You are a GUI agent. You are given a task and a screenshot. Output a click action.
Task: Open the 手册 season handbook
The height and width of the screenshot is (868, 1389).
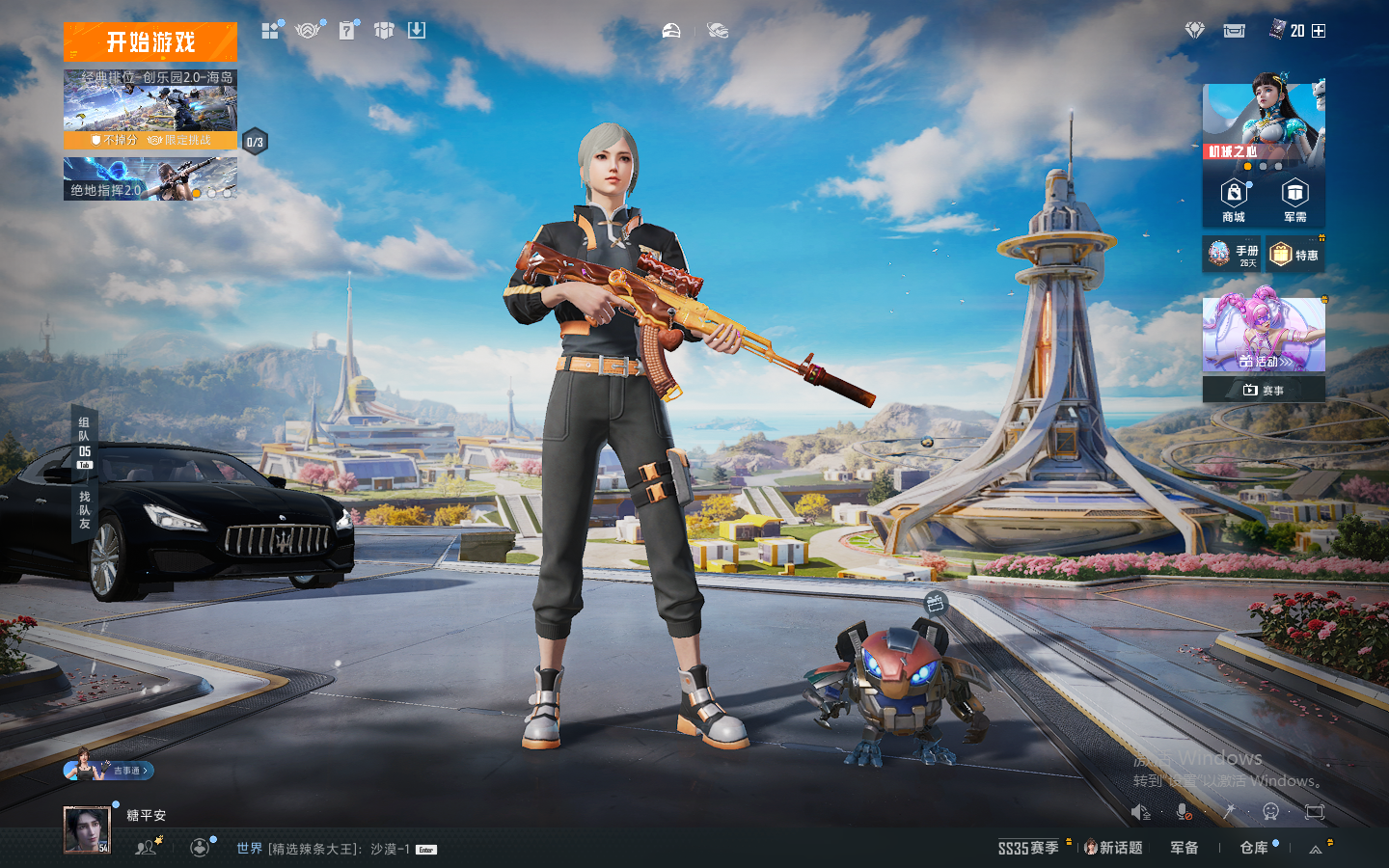pos(1232,255)
